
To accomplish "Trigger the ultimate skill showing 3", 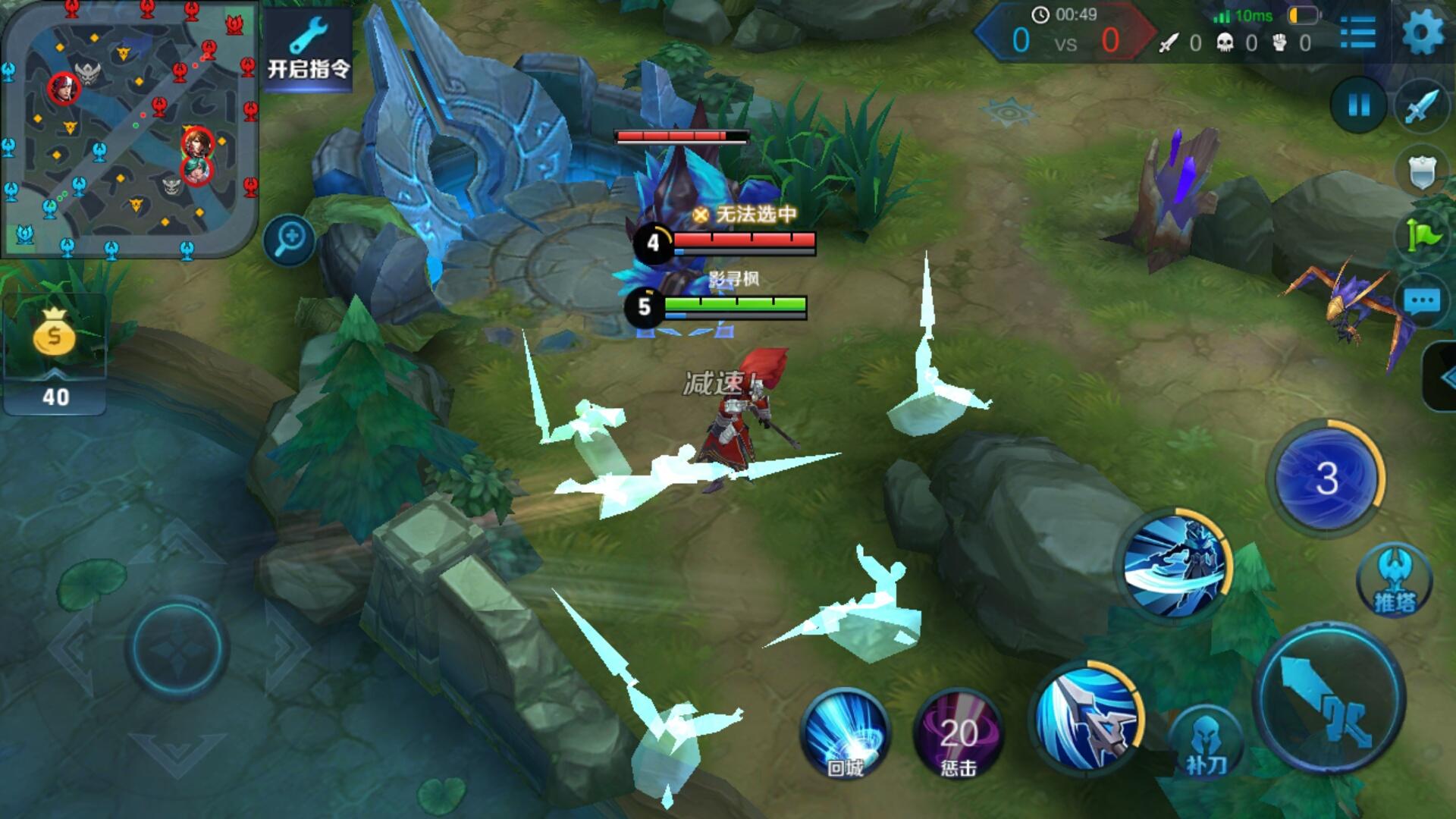I will pyautogui.click(x=1326, y=478).
